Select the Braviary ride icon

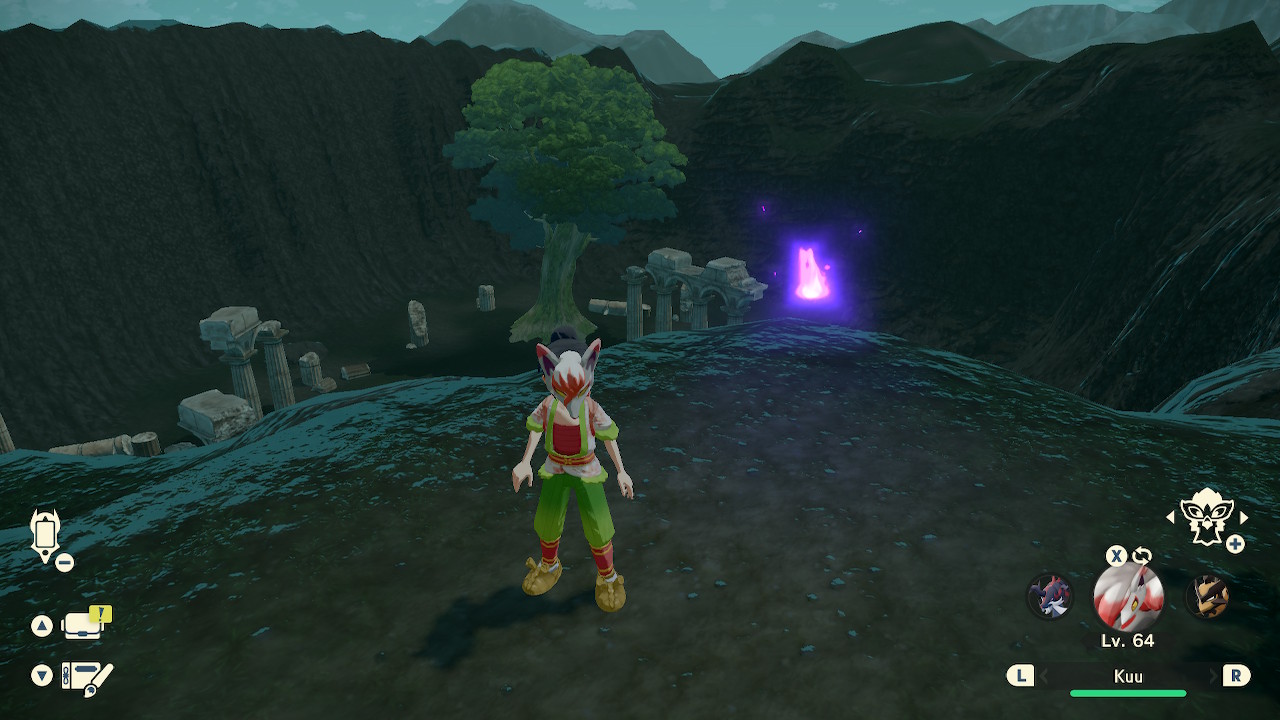tap(1206, 517)
